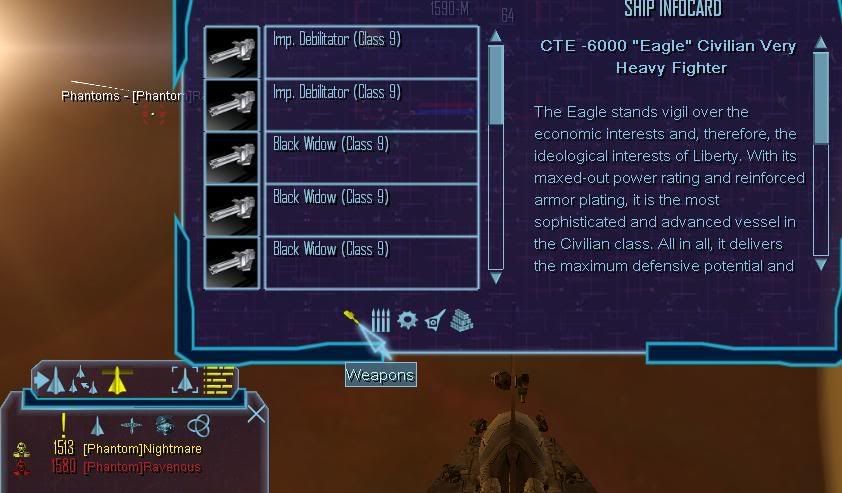Switch to the ammunition category tab

(x=381, y=320)
